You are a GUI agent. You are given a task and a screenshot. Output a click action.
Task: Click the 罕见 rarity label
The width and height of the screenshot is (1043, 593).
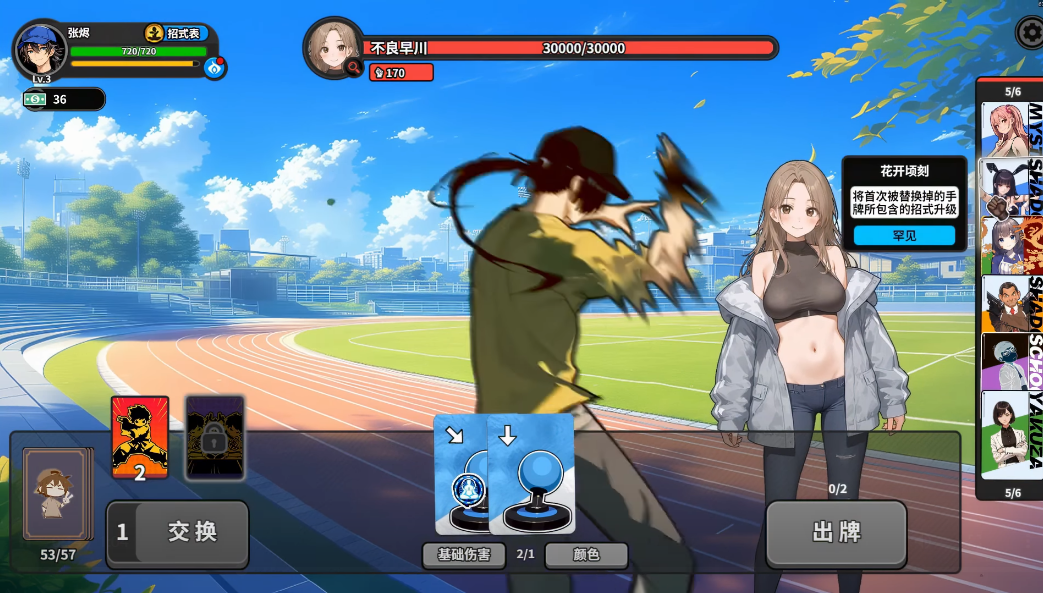(x=904, y=236)
